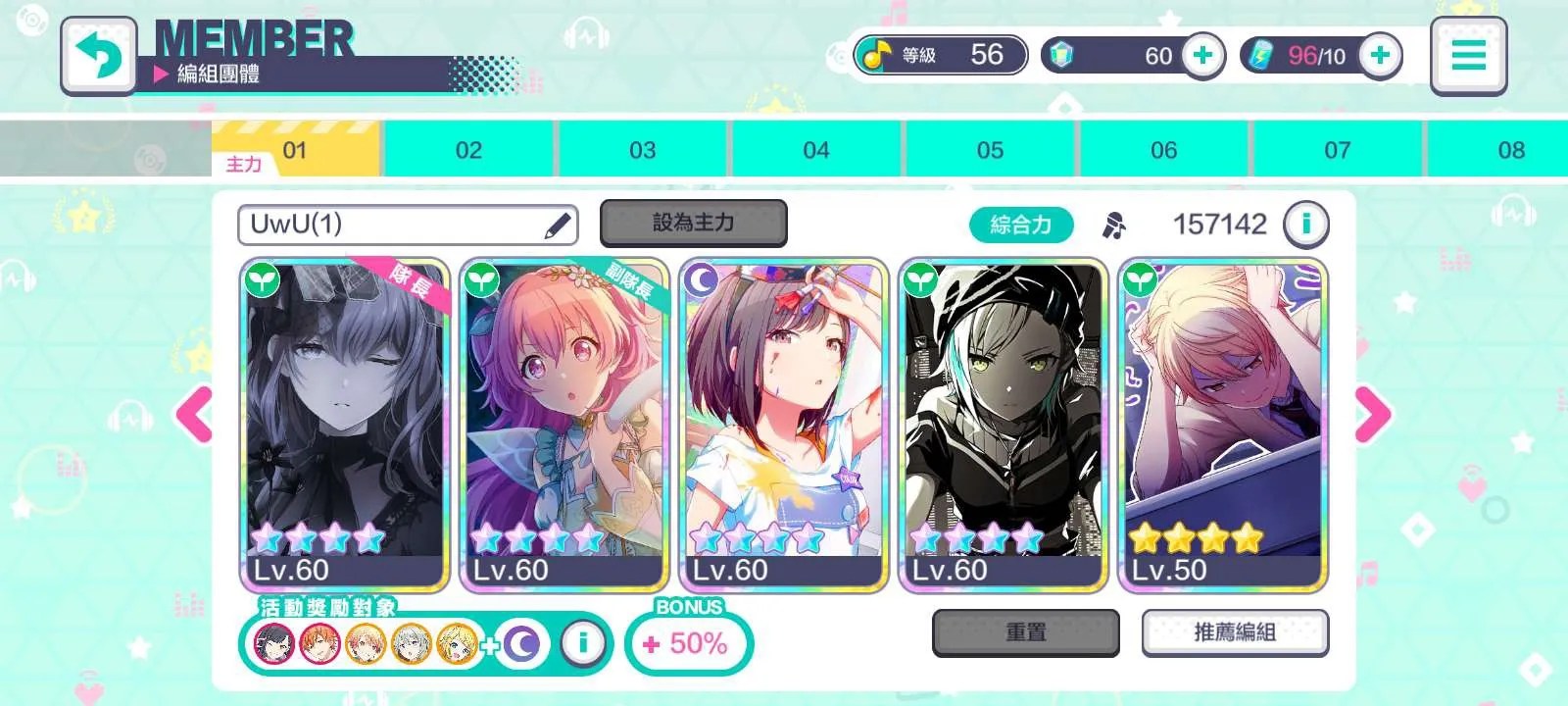
Task: Go back with the return arrow button
Action: (98, 56)
